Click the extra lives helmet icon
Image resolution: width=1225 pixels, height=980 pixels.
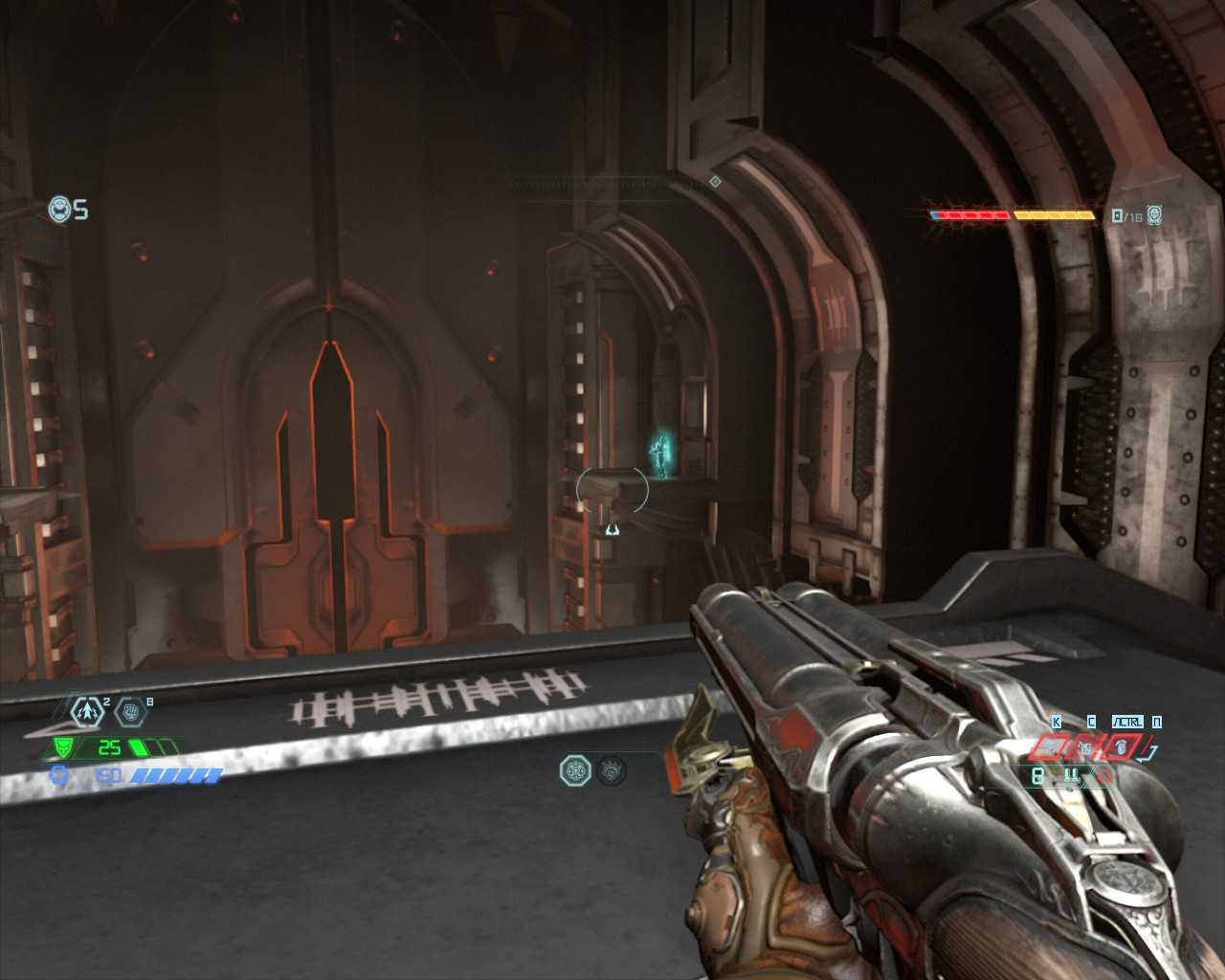(x=60, y=209)
